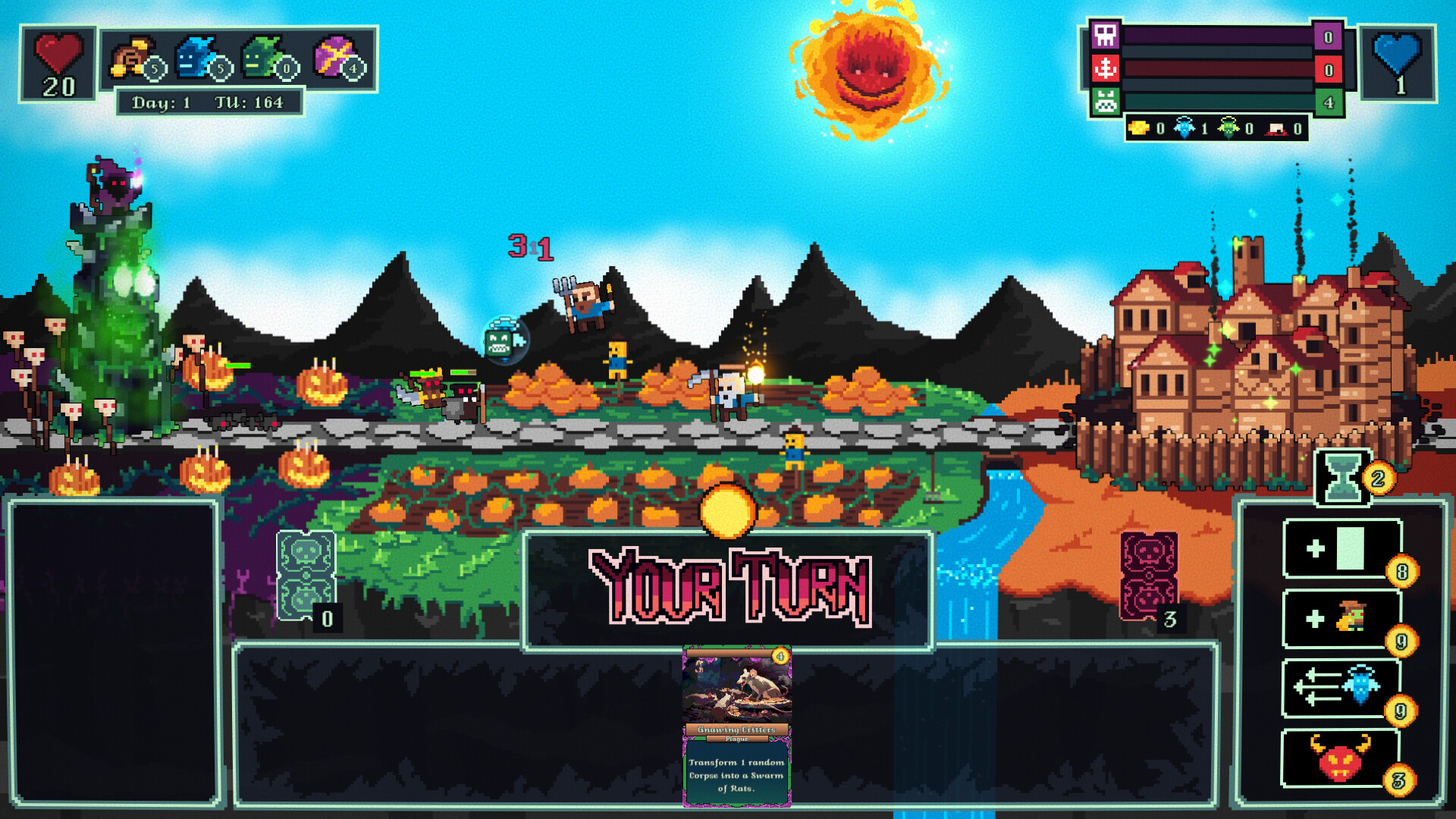The height and width of the screenshot is (819, 1456).
Task: Click the purple skull icon beside the top bar
Action: click(1106, 36)
